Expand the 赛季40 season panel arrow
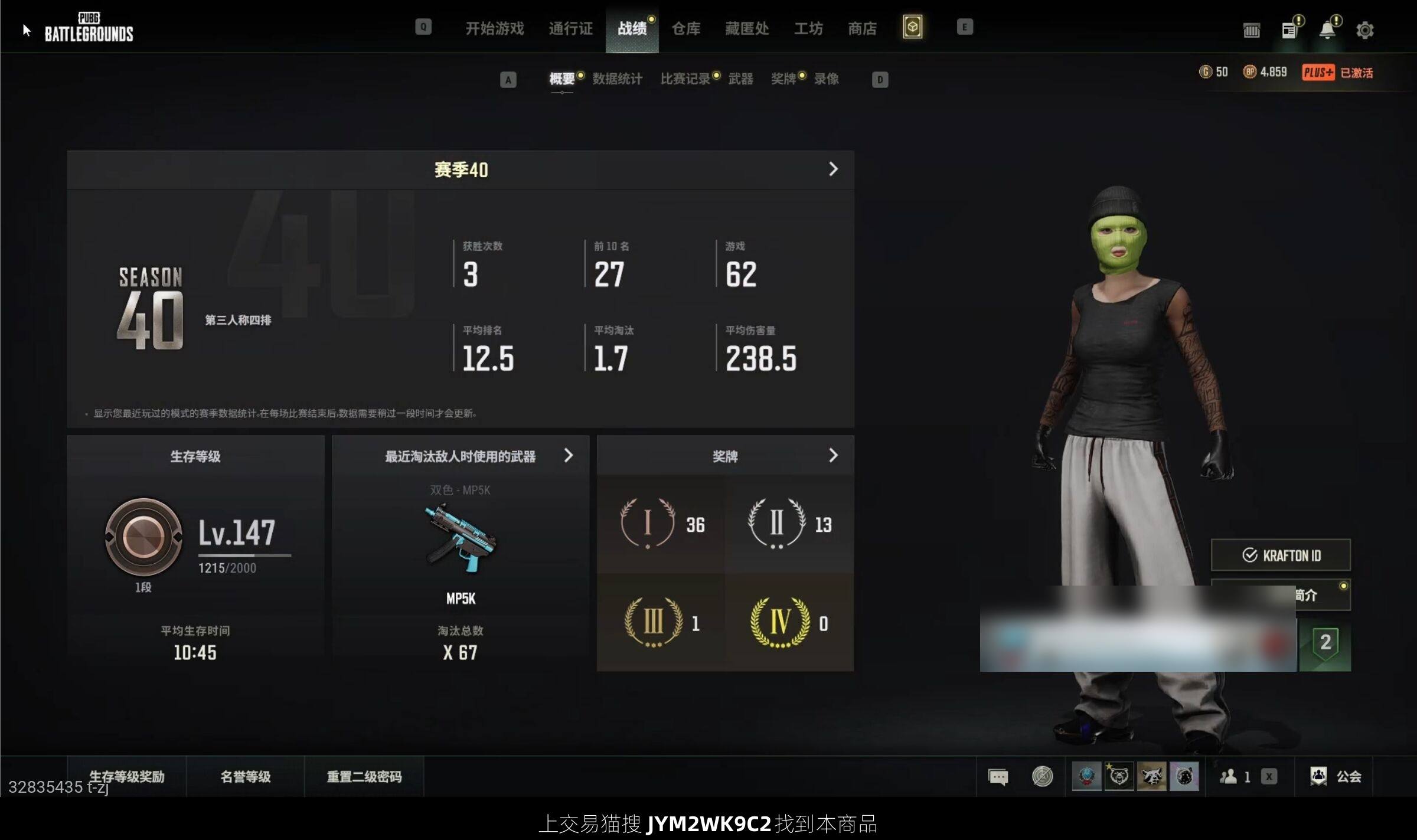Image resolution: width=1417 pixels, height=840 pixels. [x=832, y=169]
